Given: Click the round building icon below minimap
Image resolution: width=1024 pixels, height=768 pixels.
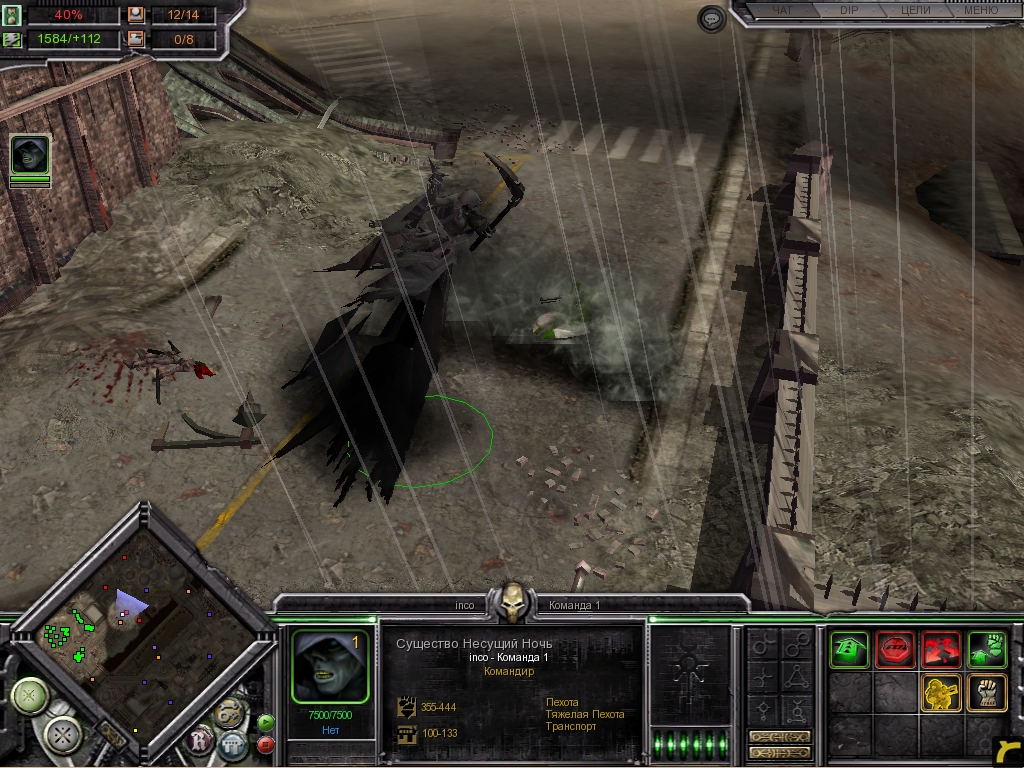Looking at the screenshot, I should (x=232, y=744).
